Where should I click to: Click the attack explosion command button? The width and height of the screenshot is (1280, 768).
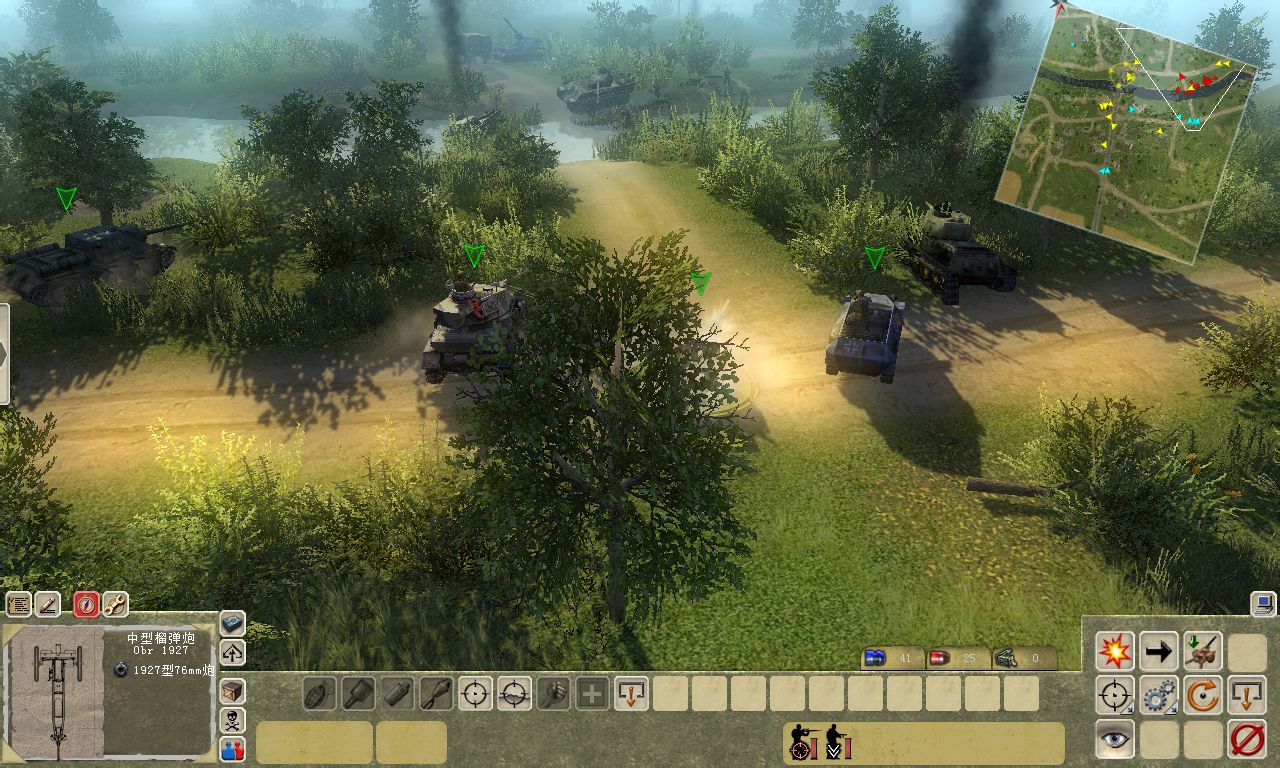coord(1115,652)
